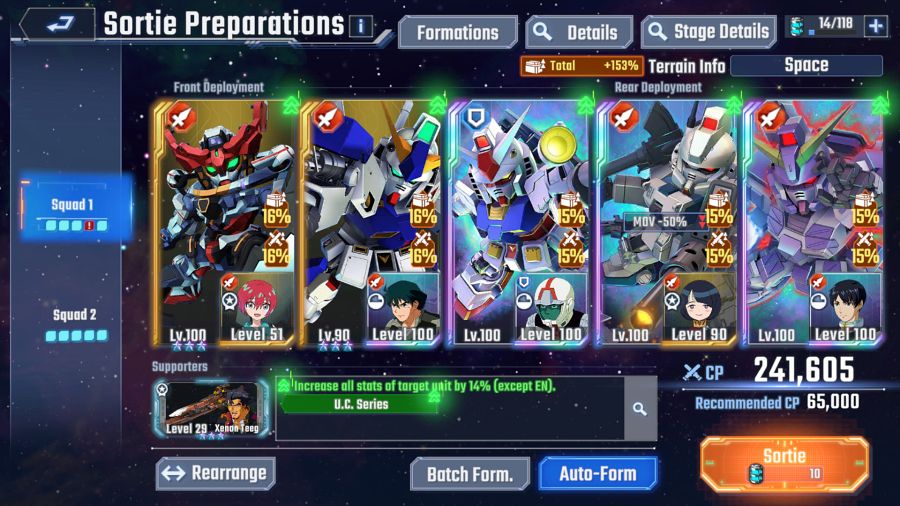Viewport: 900px width, 506px height.
Task: Open Batch Form.
Action: [470, 474]
